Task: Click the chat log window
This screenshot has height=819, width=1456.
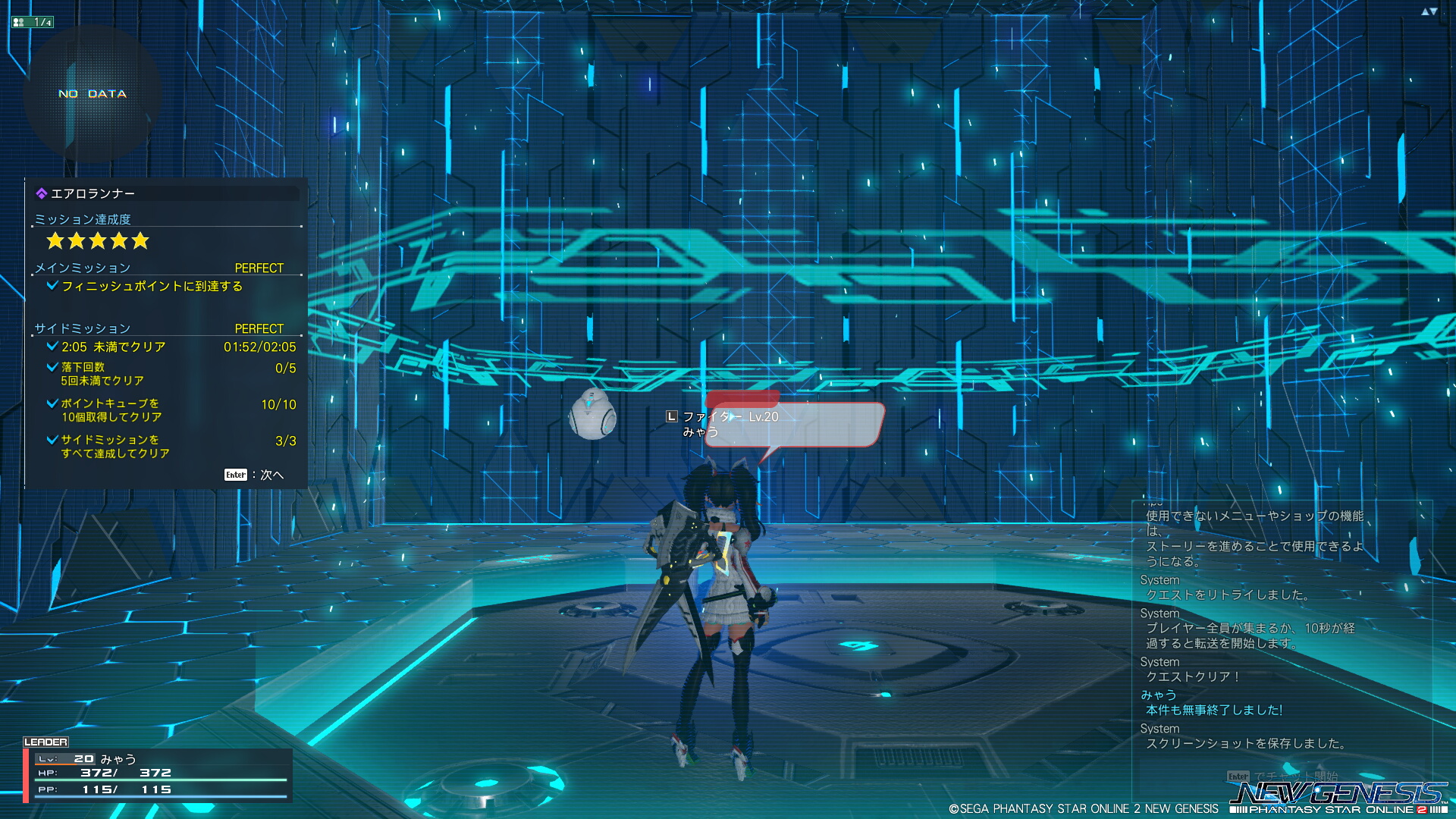Action: pos(1282,629)
